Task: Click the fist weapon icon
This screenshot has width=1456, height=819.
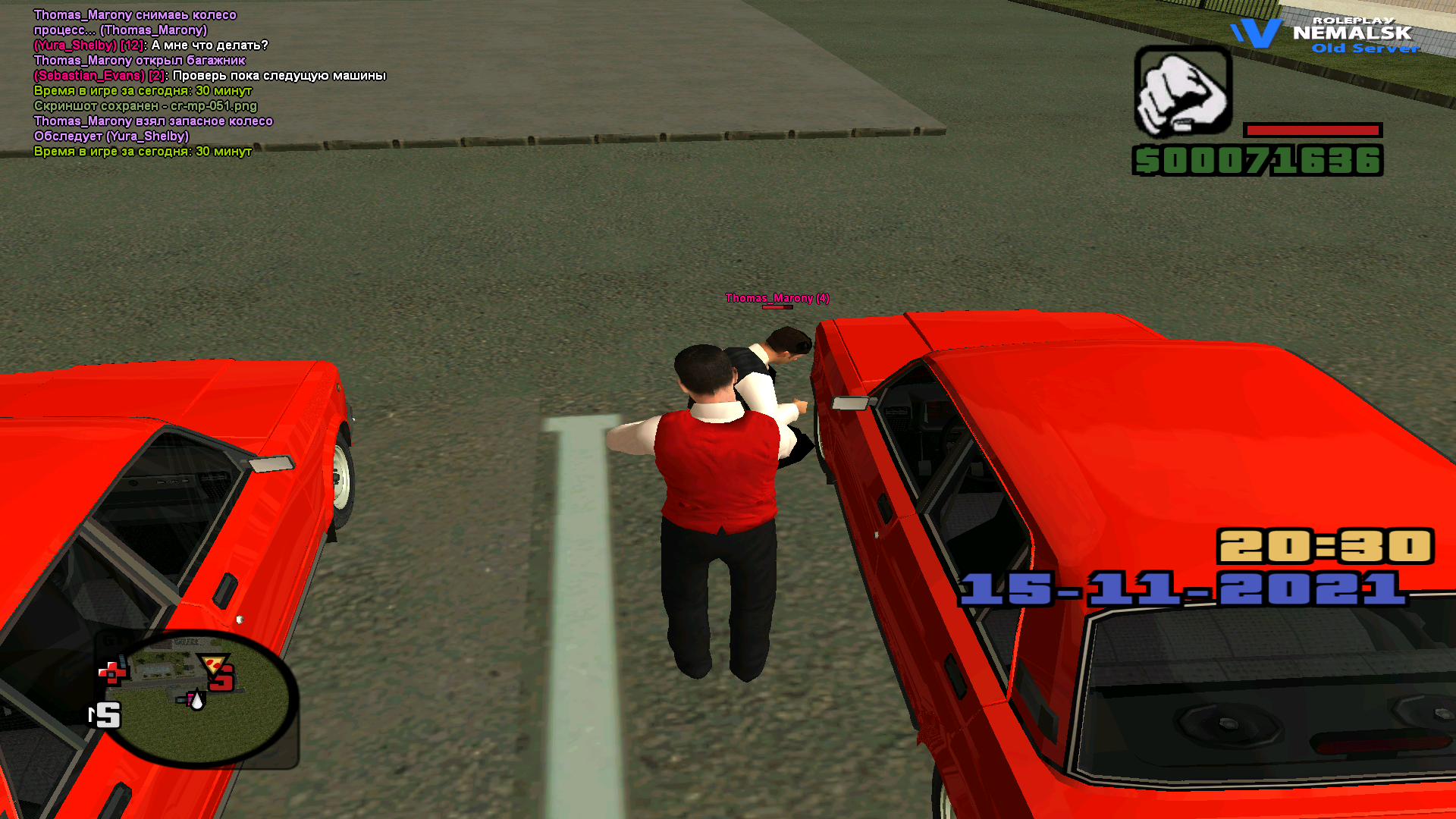Action: 1182,91
